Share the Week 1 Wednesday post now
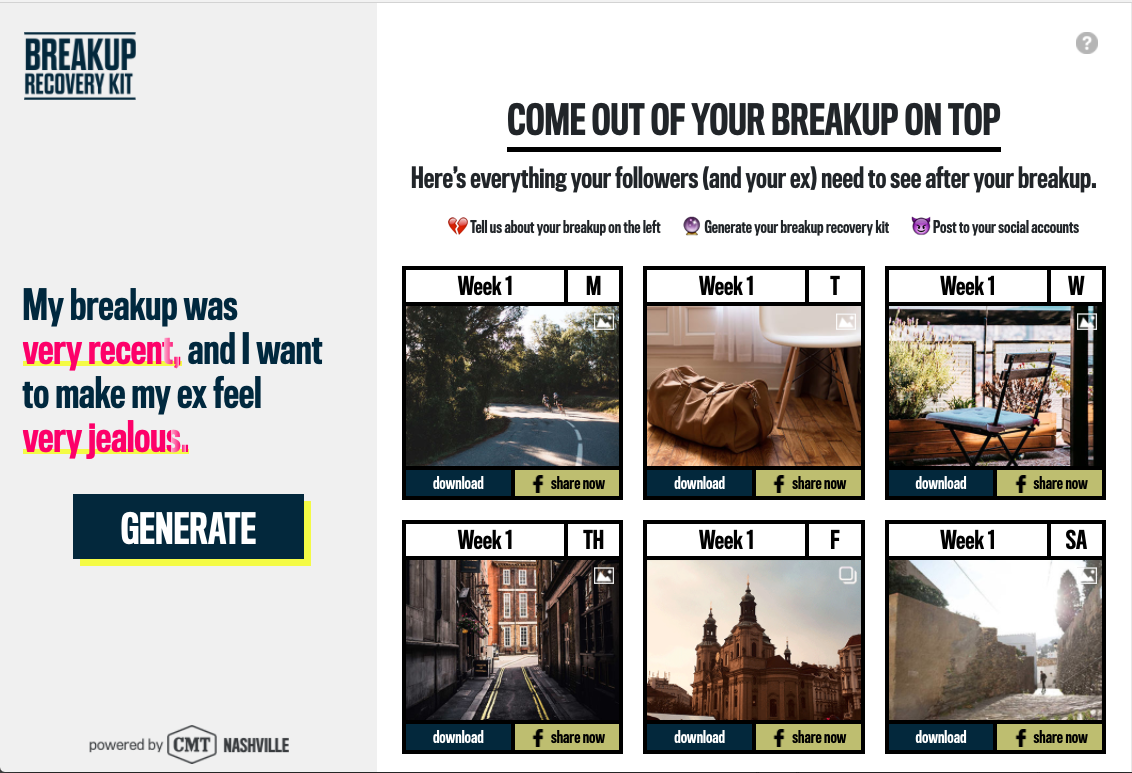The width and height of the screenshot is (1132, 773). [1049, 483]
